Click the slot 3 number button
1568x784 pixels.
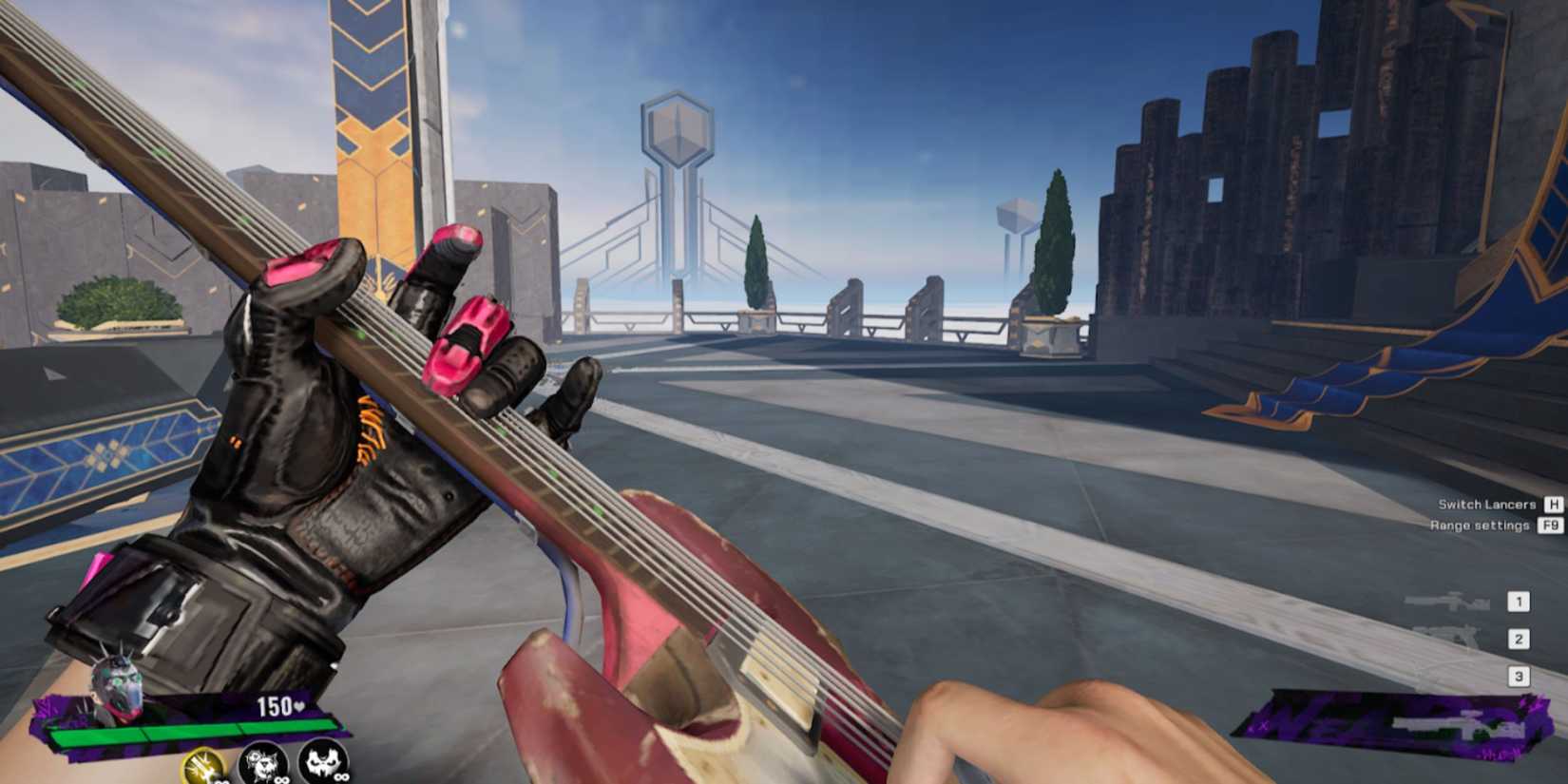point(1520,678)
